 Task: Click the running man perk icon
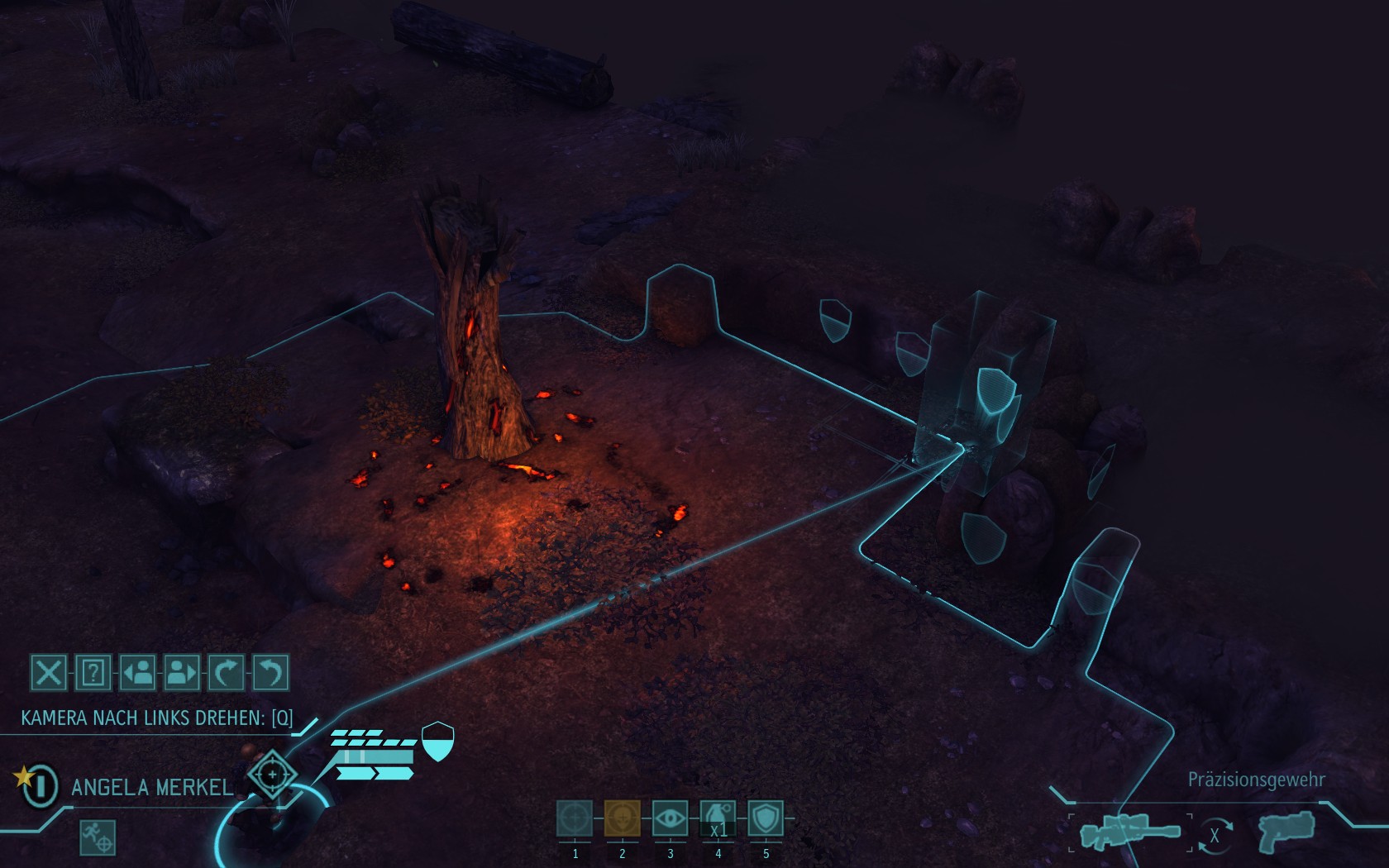tap(98, 837)
